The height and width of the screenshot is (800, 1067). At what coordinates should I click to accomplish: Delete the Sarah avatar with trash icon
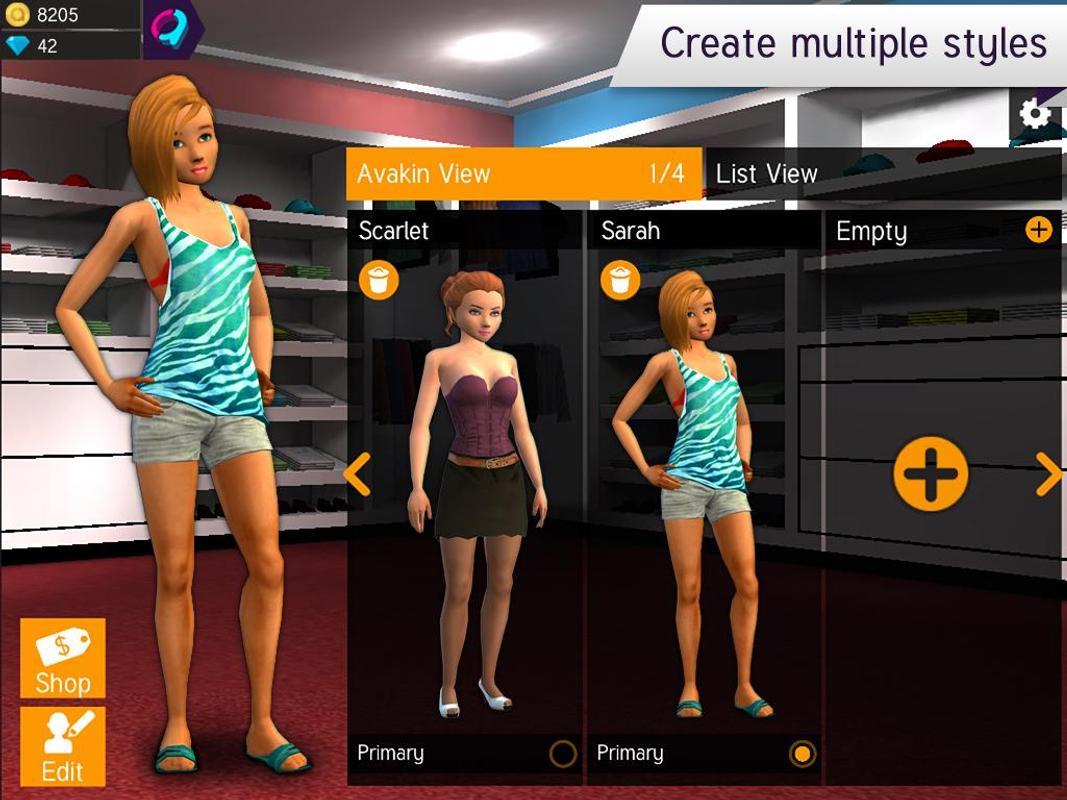pyautogui.click(x=621, y=280)
